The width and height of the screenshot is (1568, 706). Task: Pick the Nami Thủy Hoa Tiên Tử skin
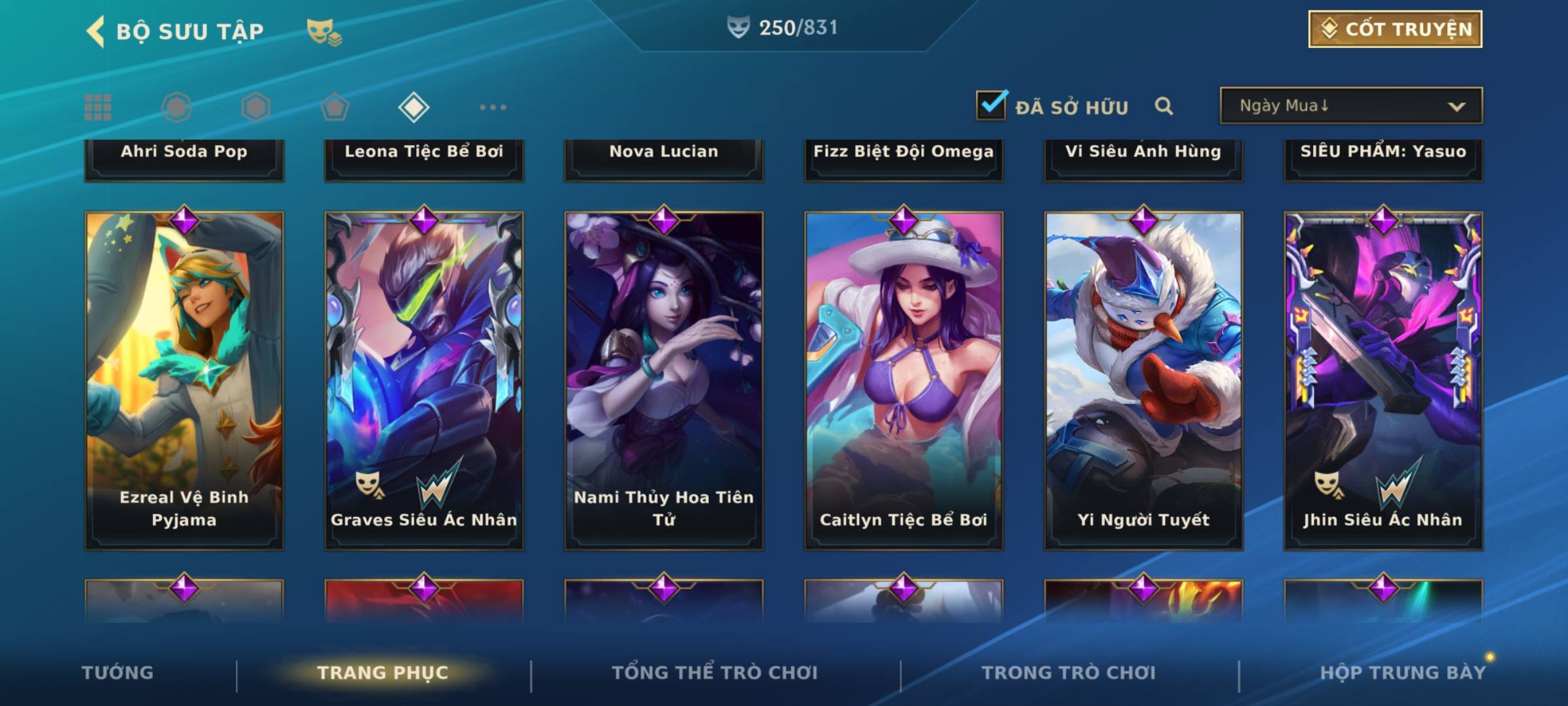tap(664, 380)
